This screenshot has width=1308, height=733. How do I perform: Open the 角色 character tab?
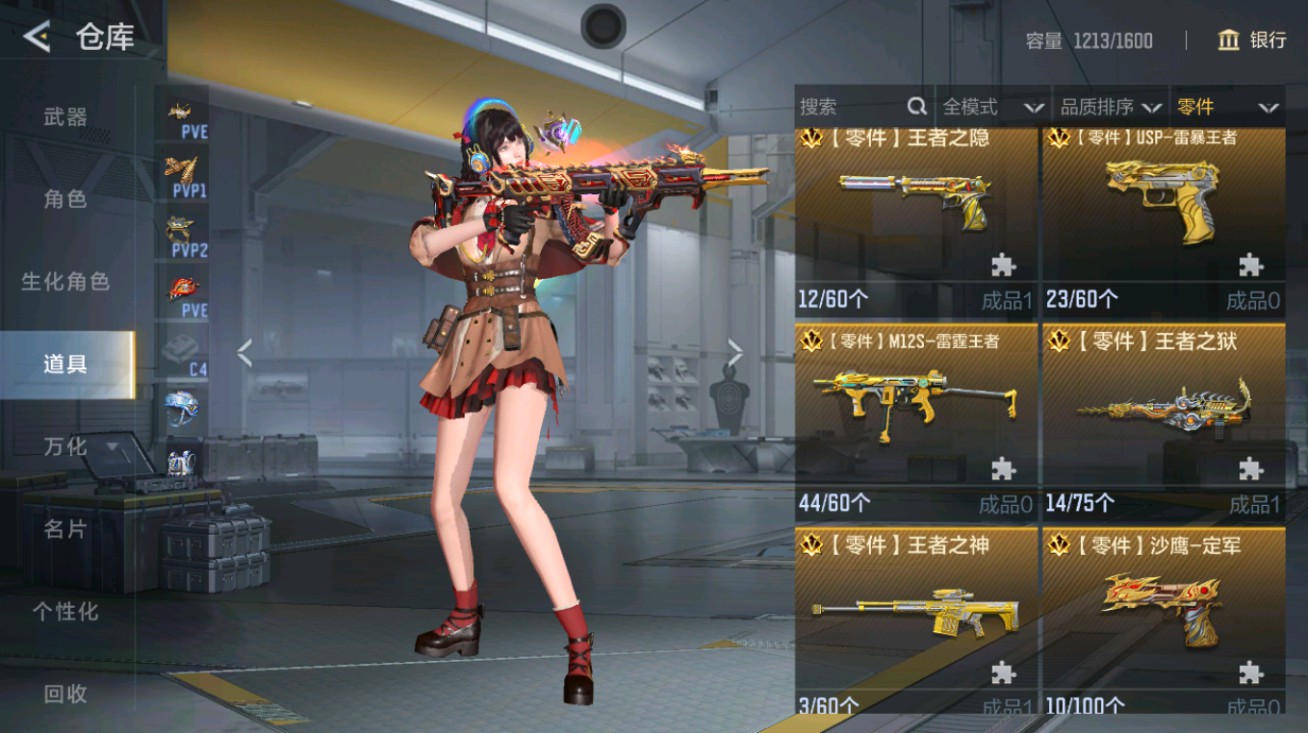coord(66,199)
